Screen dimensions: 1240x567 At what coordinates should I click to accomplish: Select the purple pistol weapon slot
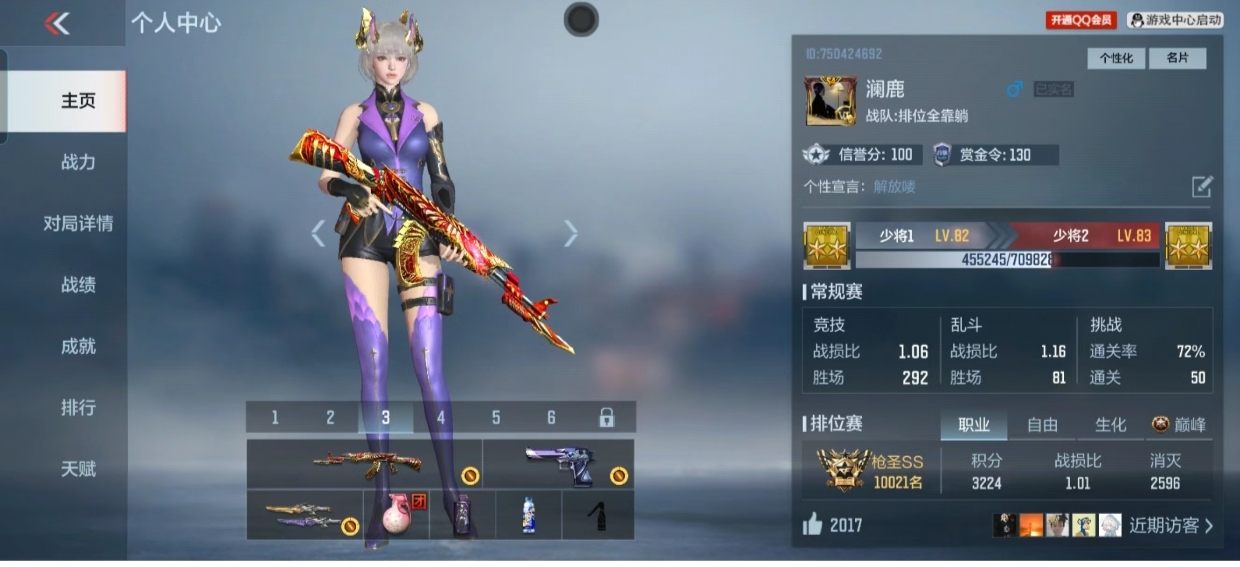(558, 464)
